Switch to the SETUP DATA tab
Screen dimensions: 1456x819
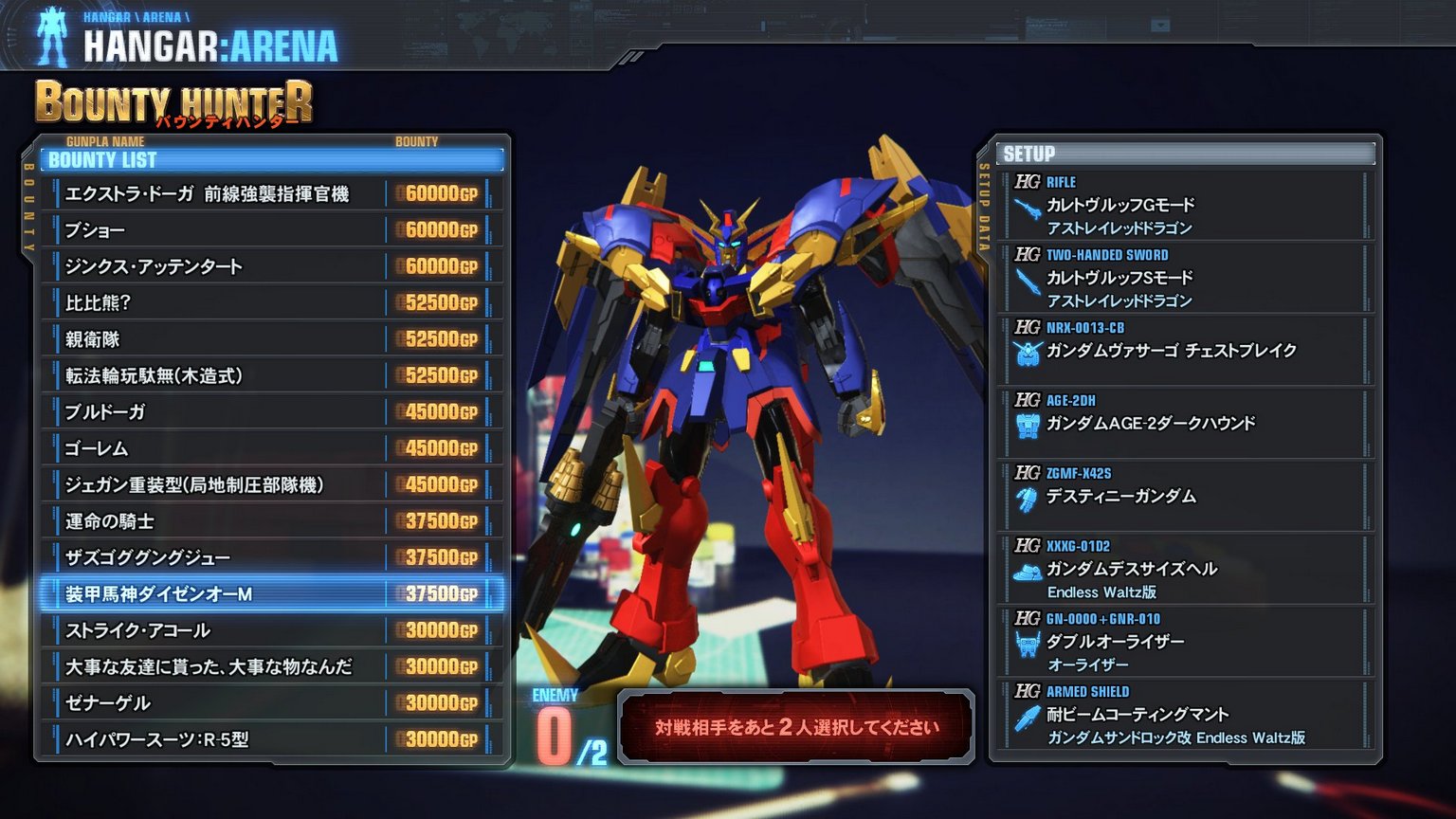coord(986,204)
